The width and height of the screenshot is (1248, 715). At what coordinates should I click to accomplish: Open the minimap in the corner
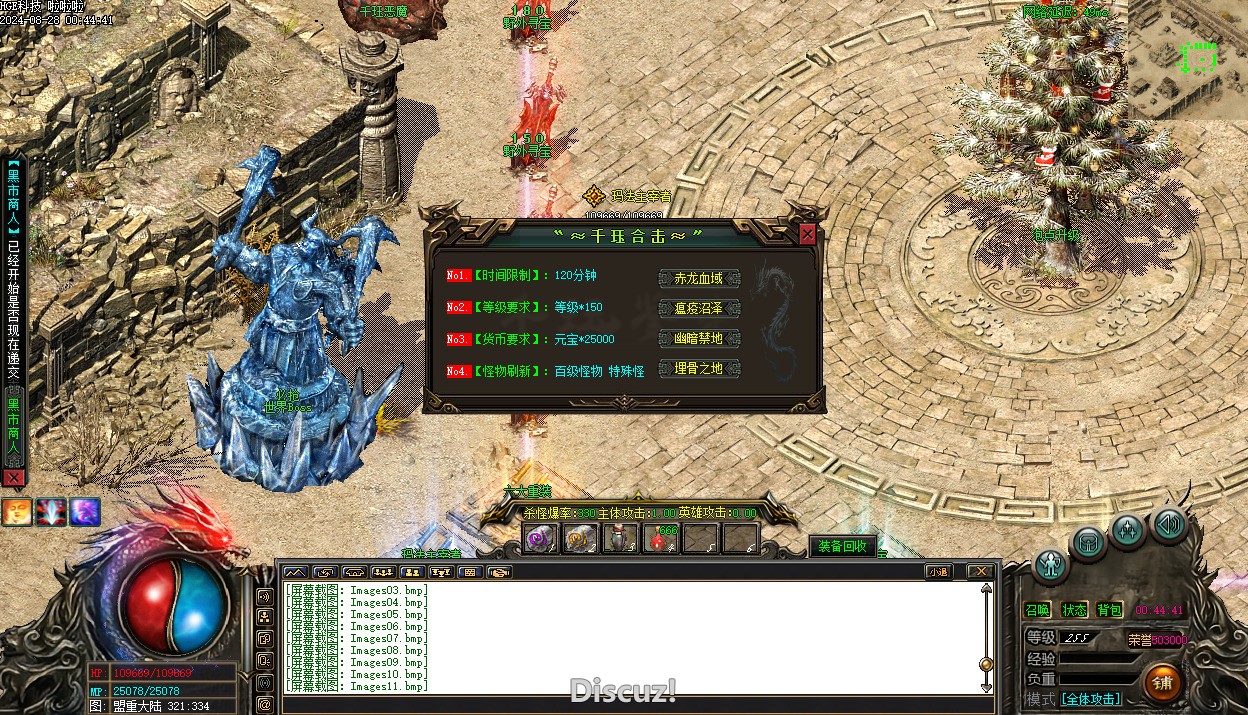pyautogui.click(x=1188, y=58)
